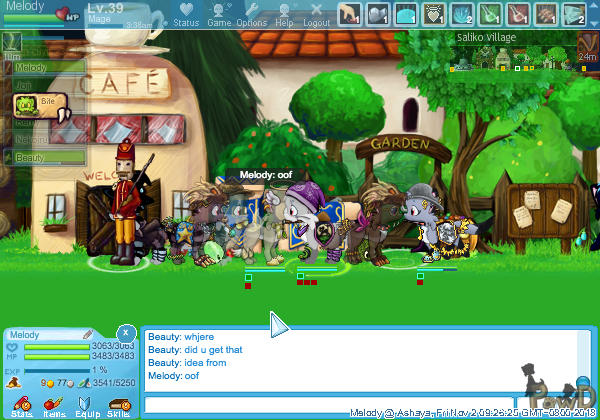600x420 pixels.
Task: Click the pencil edit icon beside Melody
Action: [x=87, y=334]
